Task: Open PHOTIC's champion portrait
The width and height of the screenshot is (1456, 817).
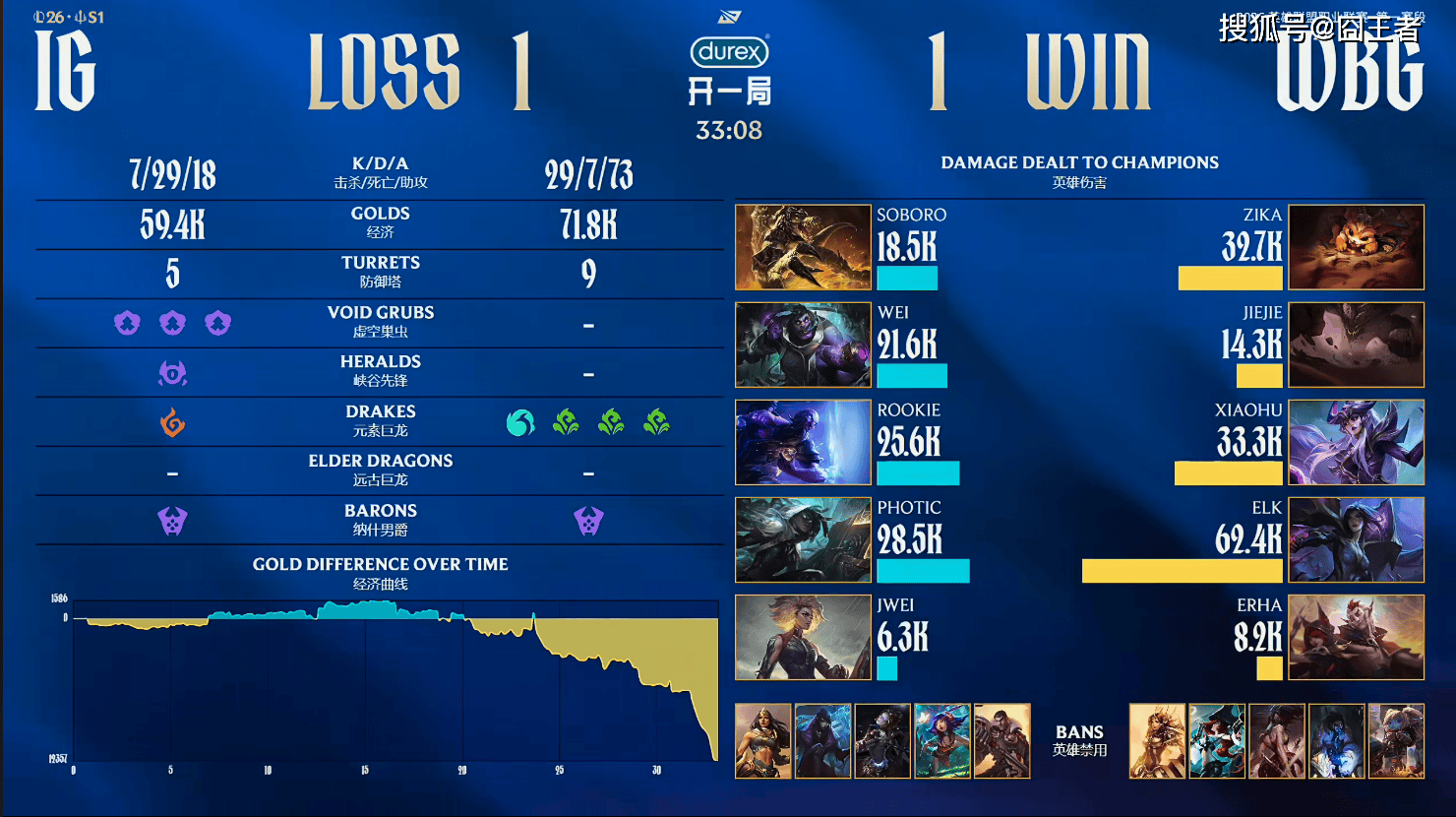Action: [803, 539]
